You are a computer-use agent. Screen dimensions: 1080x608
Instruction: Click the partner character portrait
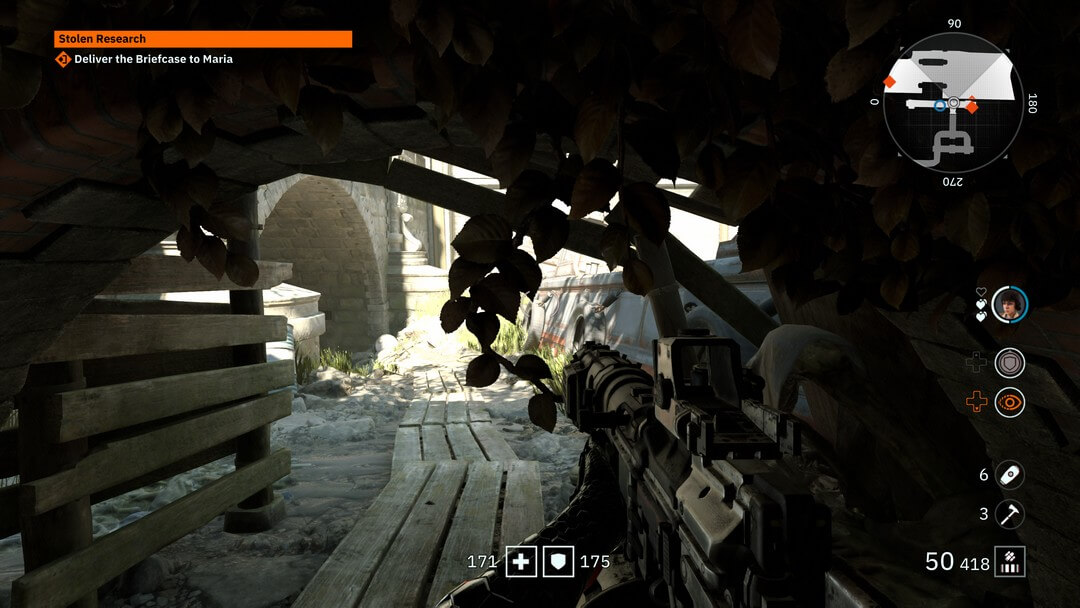[x=1010, y=304]
